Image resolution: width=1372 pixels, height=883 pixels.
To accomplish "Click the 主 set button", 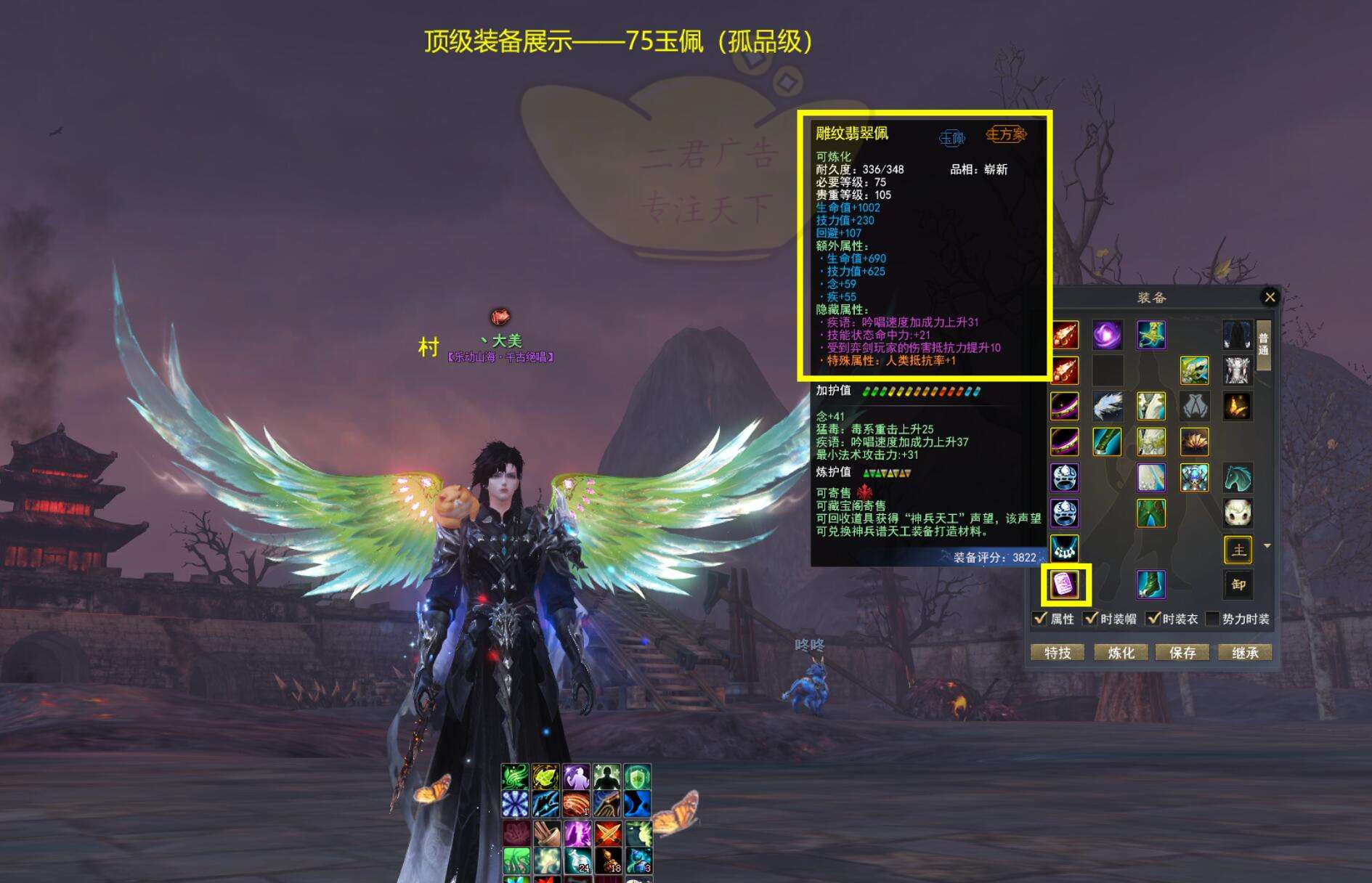I will point(1238,550).
